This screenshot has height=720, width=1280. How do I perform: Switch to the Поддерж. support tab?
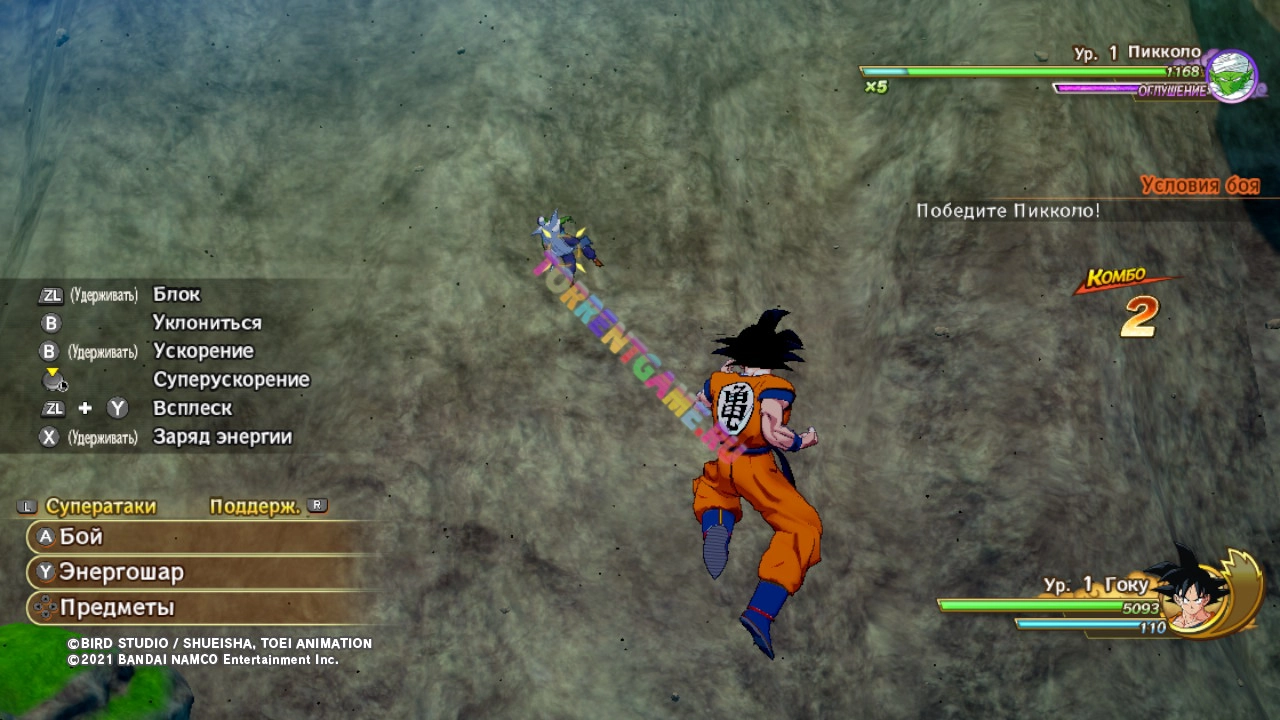256,507
